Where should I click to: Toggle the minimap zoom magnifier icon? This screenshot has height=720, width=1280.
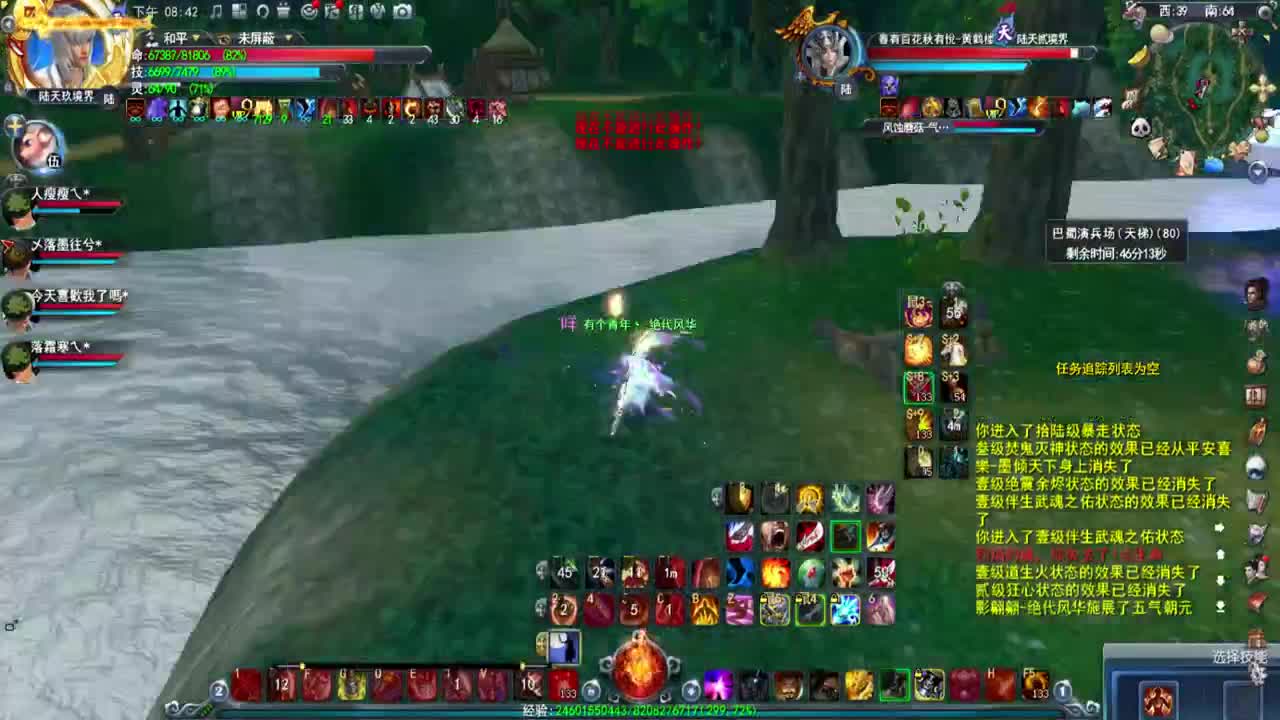tap(1264, 13)
